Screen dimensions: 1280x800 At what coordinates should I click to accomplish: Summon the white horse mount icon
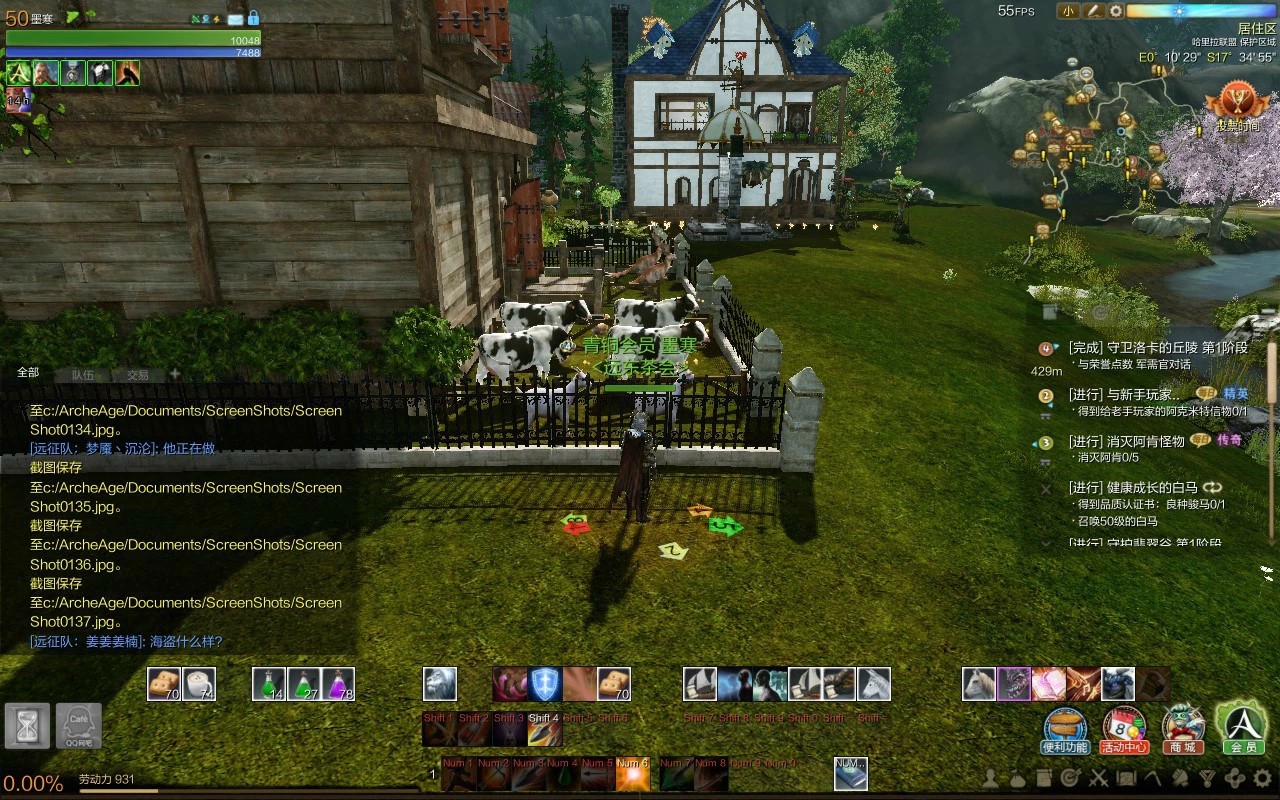pos(979,684)
